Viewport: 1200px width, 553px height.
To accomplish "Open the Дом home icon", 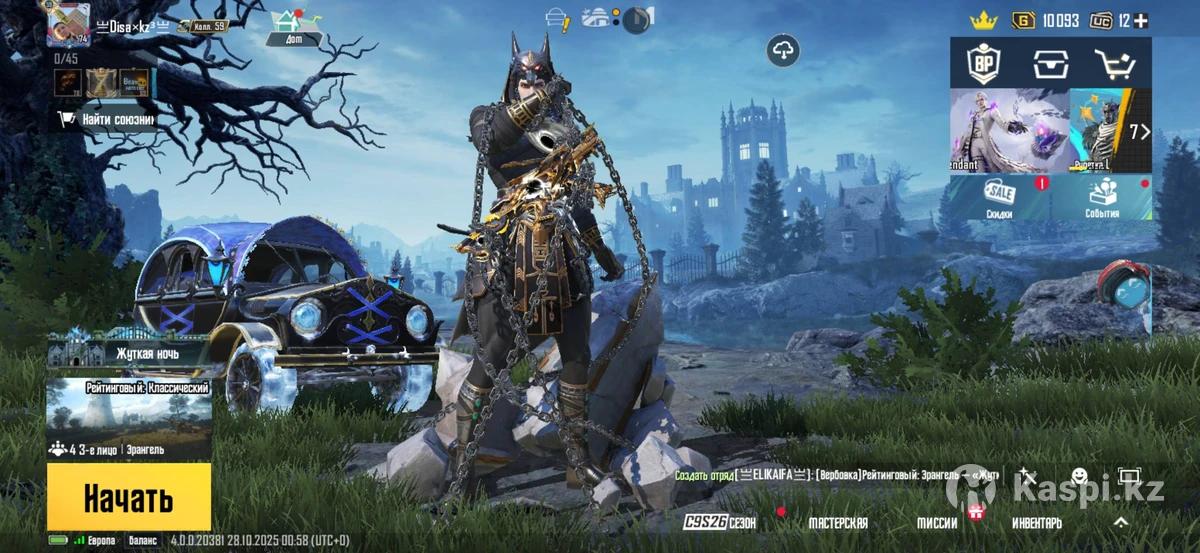I will coord(295,26).
